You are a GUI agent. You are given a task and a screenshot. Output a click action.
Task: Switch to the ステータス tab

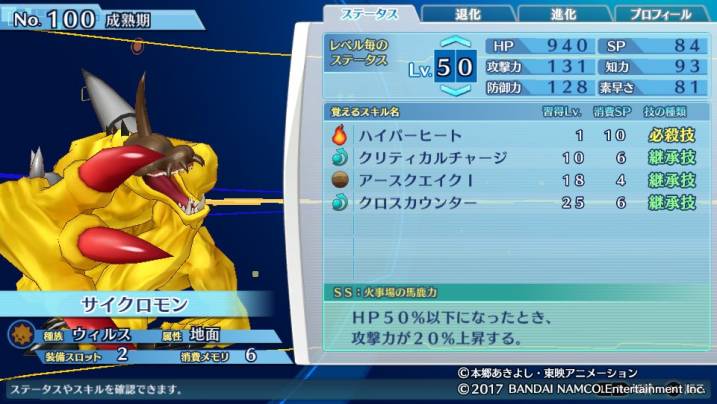(370, 14)
